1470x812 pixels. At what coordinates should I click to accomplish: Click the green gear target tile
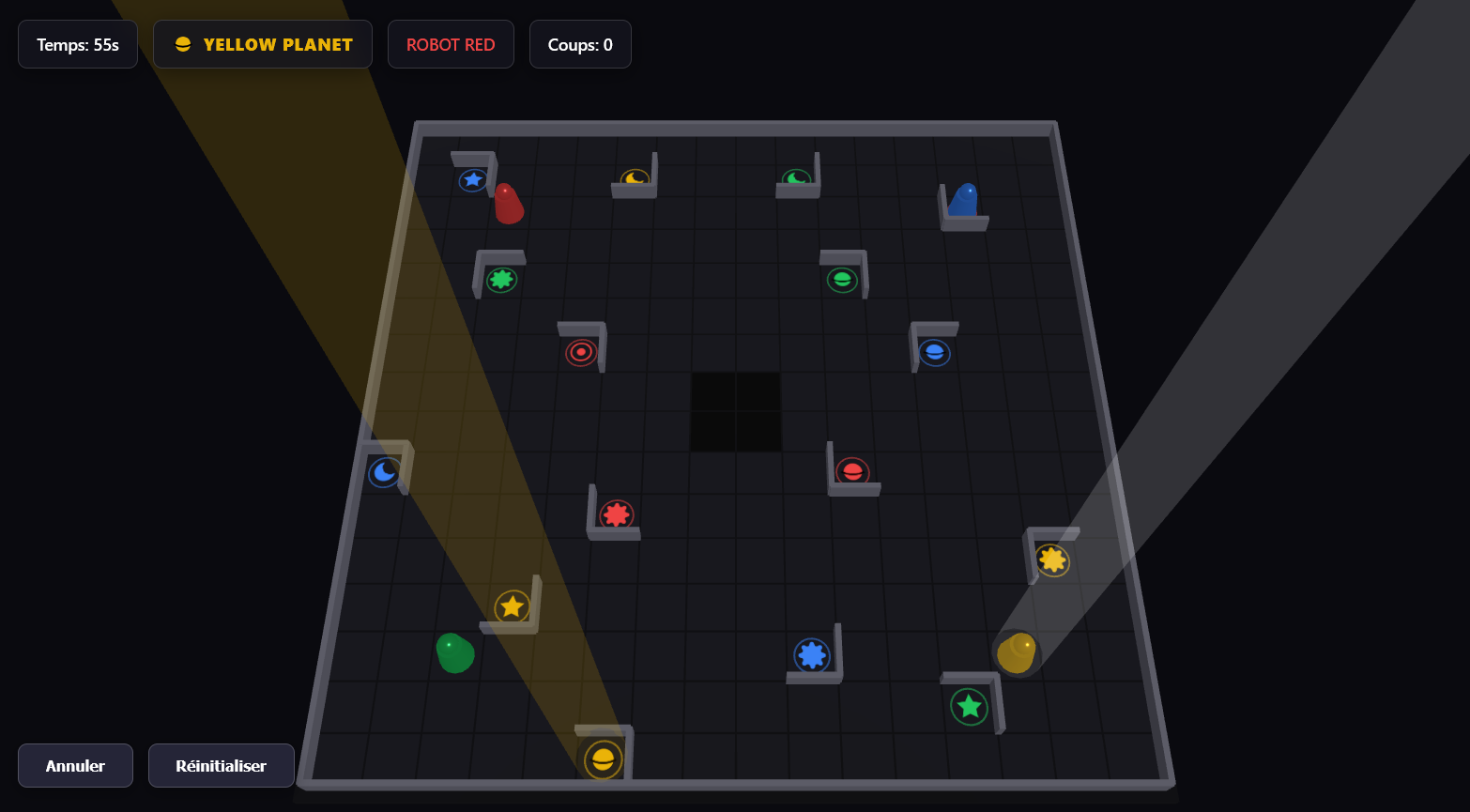pyautogui.click(x=501, y=278)
